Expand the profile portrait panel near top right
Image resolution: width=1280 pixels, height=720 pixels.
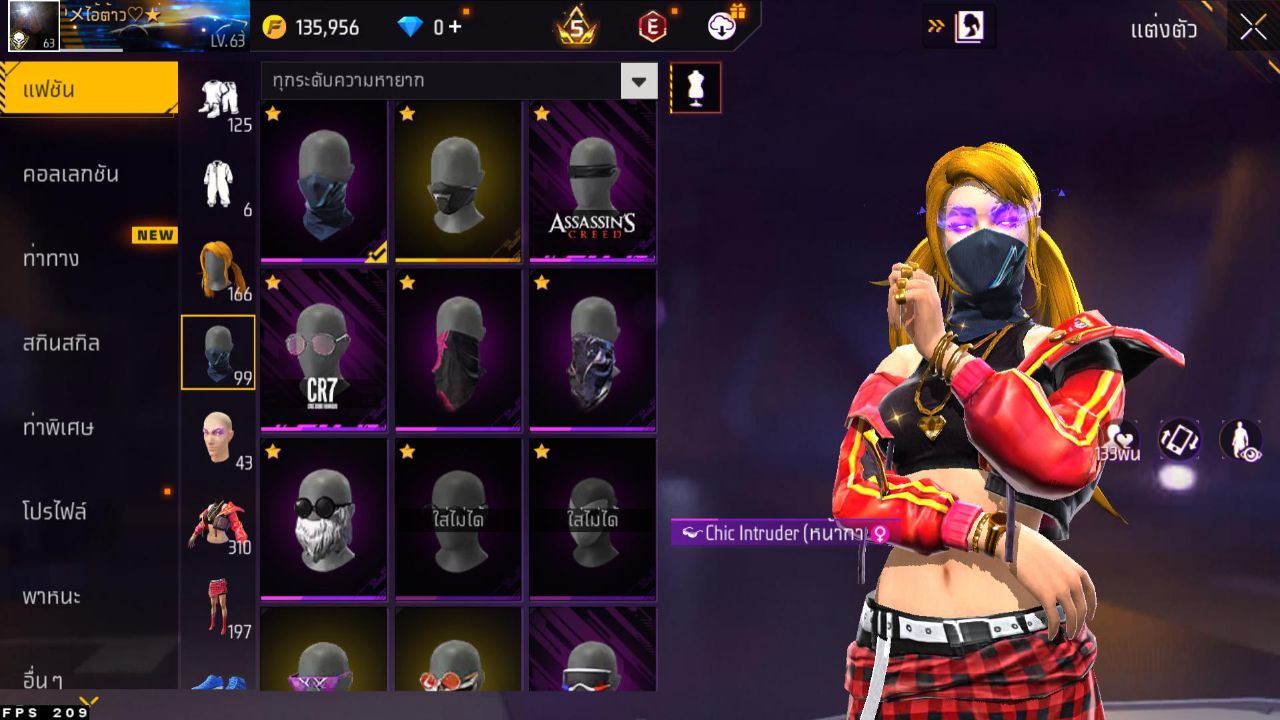(x=965, y=28)
